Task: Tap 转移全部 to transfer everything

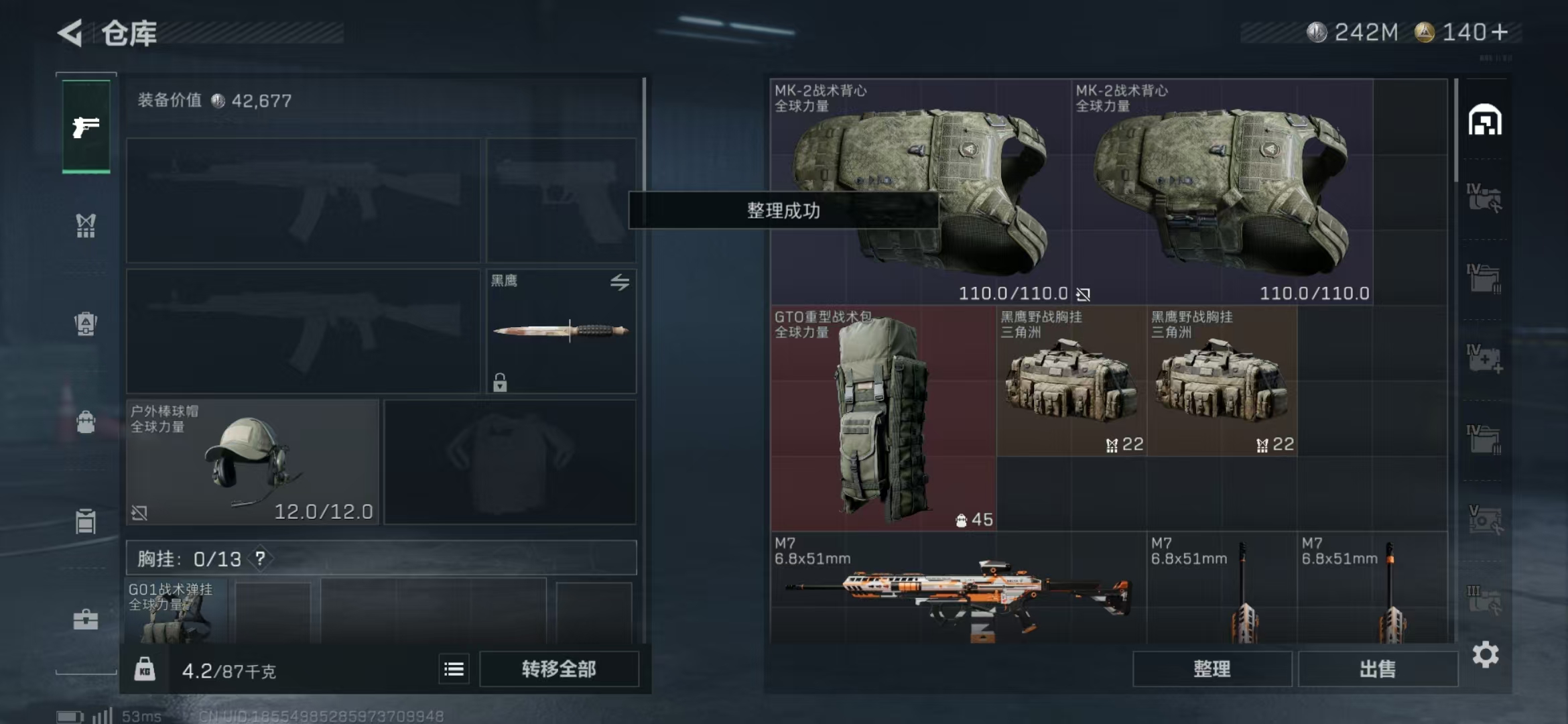Action: click(x=559, y=669)
